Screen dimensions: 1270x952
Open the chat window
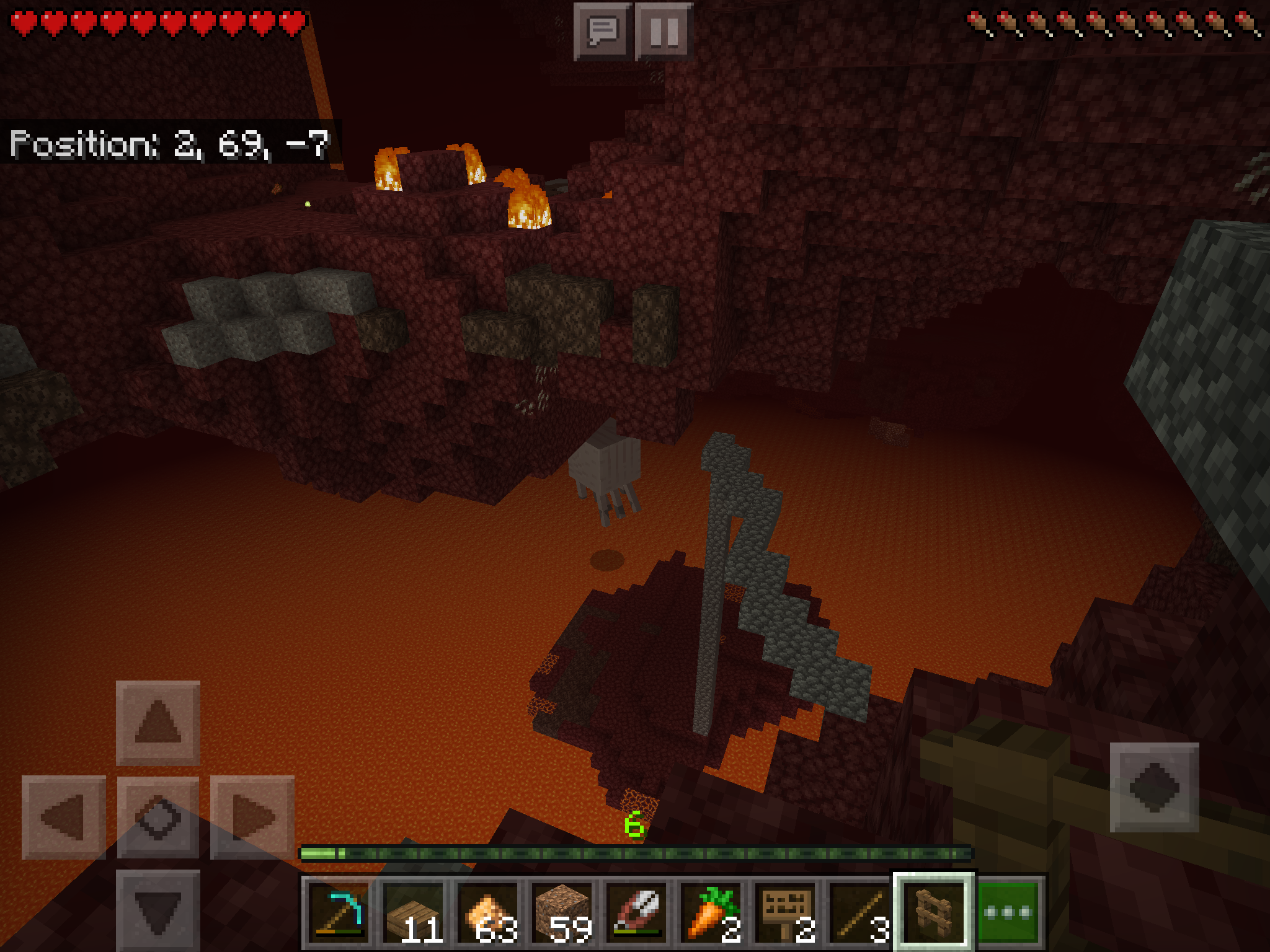pos(602,31)
